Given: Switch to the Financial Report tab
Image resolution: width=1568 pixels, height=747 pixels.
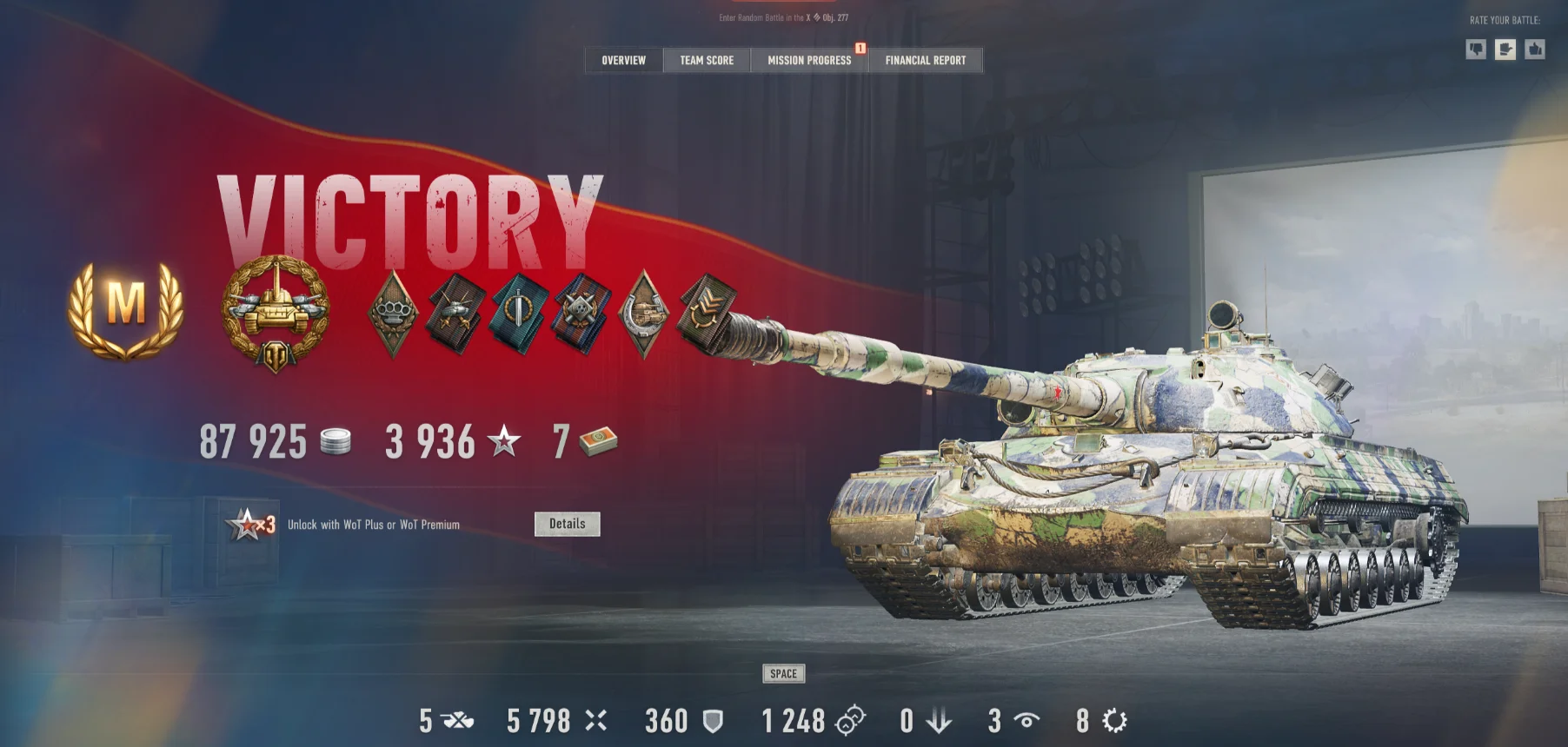Looking at the screenshot, I should click(925, 60).
